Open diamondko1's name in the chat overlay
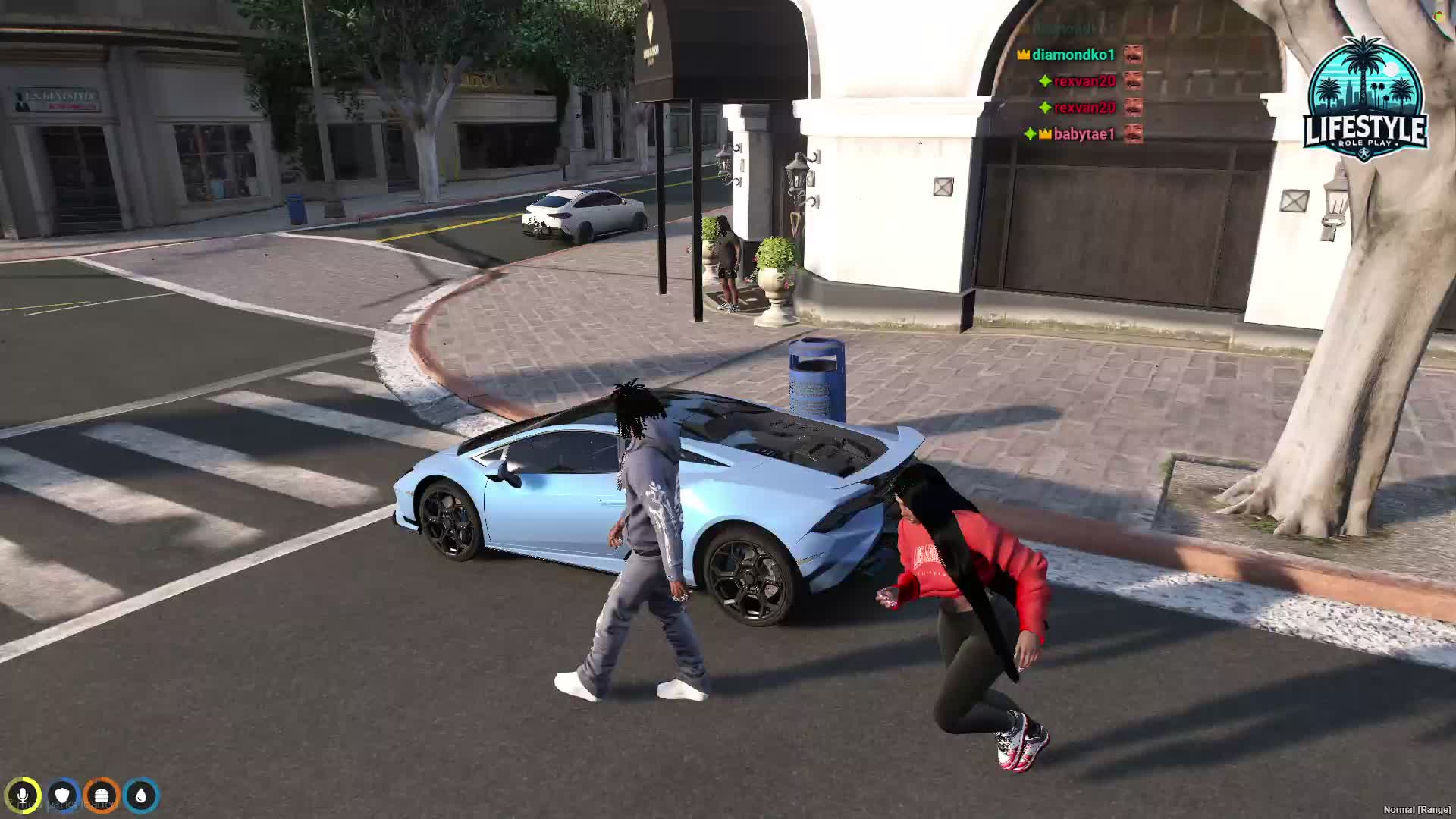Image resolution: width=1456 pixels, height=819 pixels. 1073,55
